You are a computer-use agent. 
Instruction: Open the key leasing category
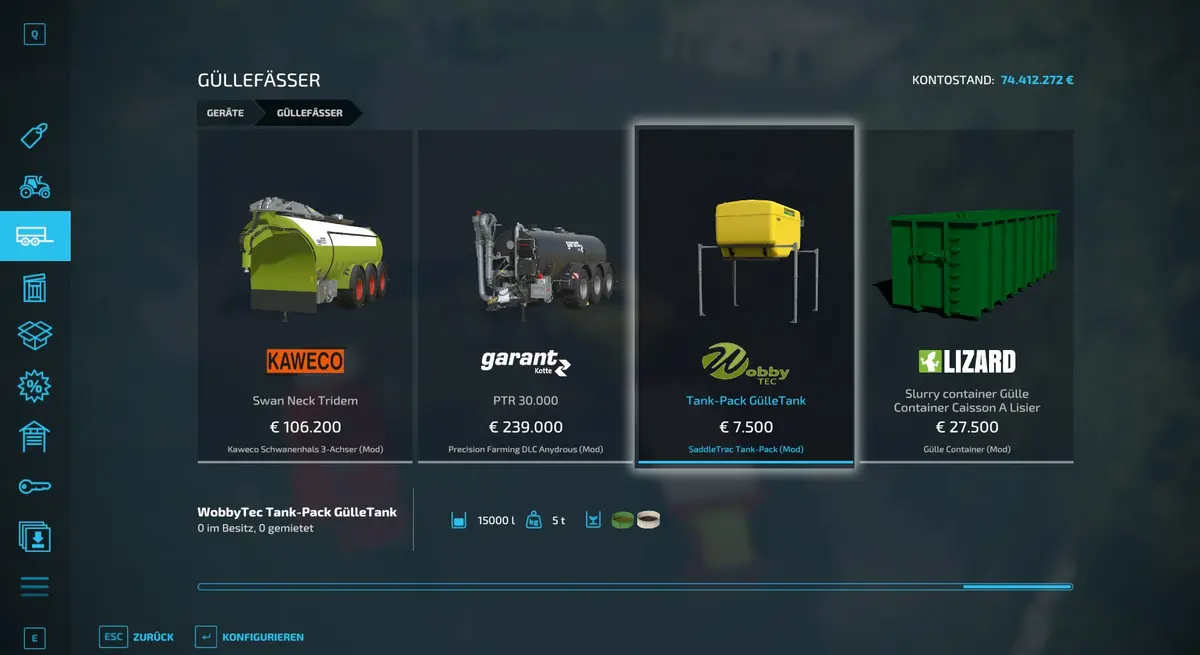[35, 486]
